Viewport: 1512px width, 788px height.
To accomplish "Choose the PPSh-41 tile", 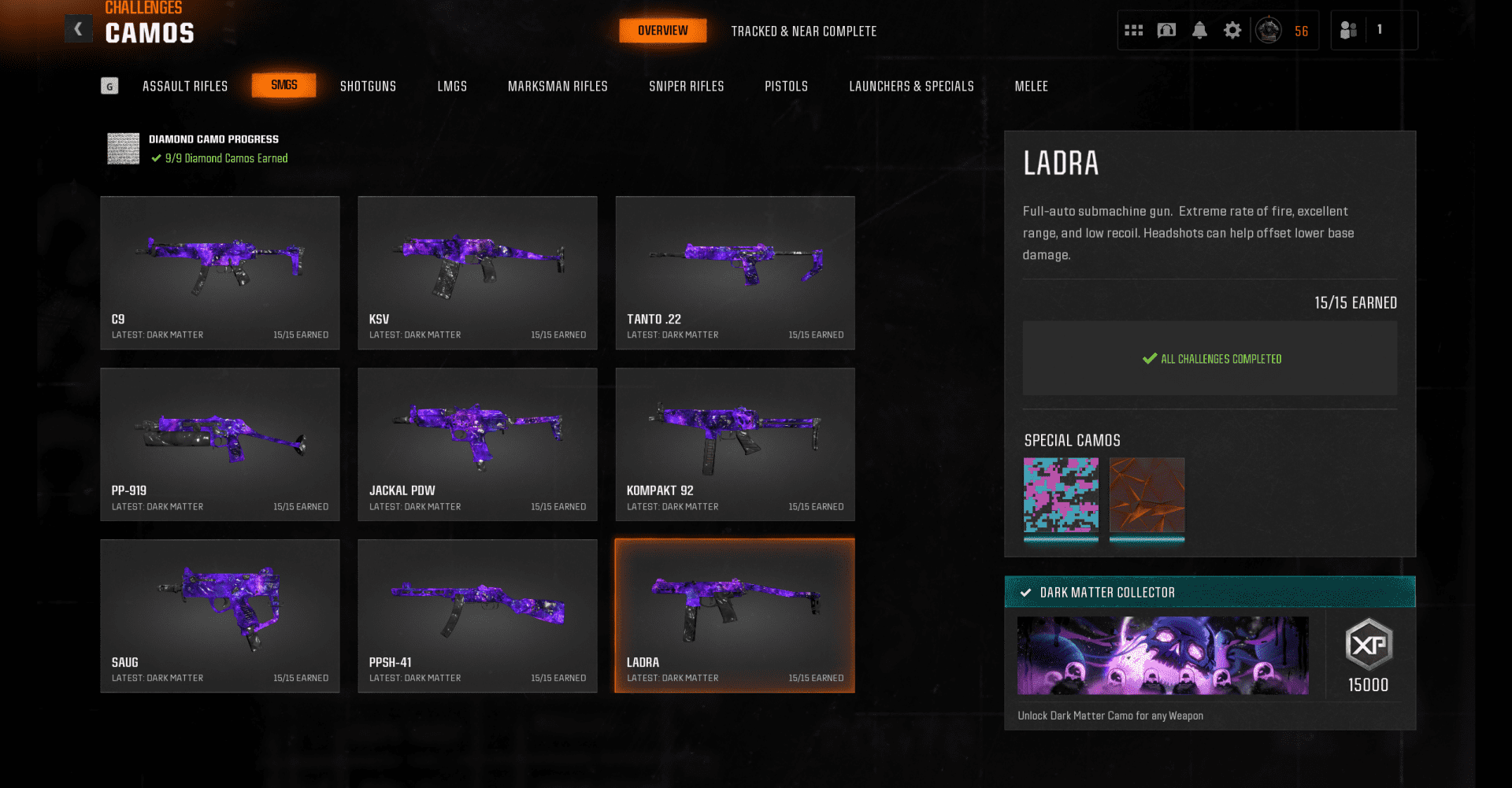I will tap(477, 616).
